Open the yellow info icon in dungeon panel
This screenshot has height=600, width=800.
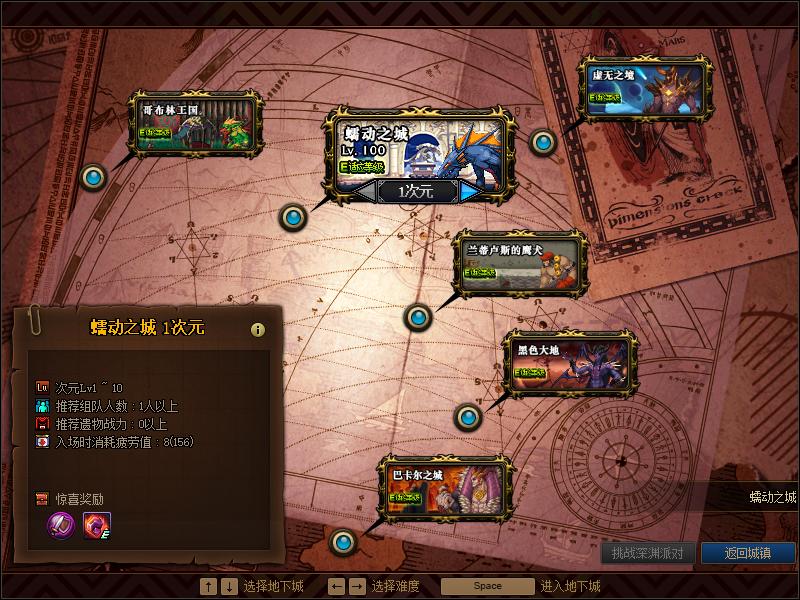(x=258, y=329)
